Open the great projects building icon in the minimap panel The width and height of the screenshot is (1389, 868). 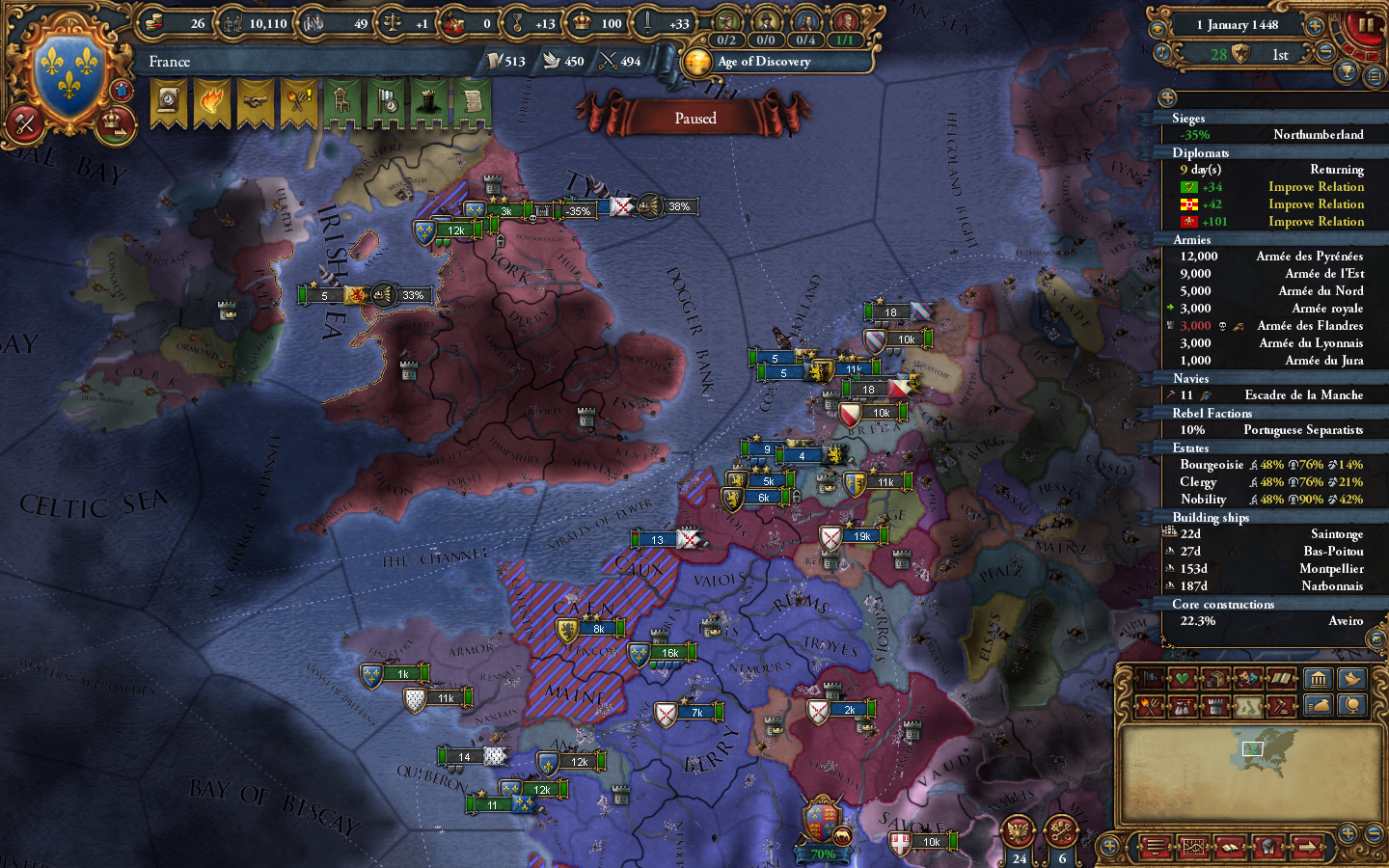pyautogui.click(x=1318, y=679)
